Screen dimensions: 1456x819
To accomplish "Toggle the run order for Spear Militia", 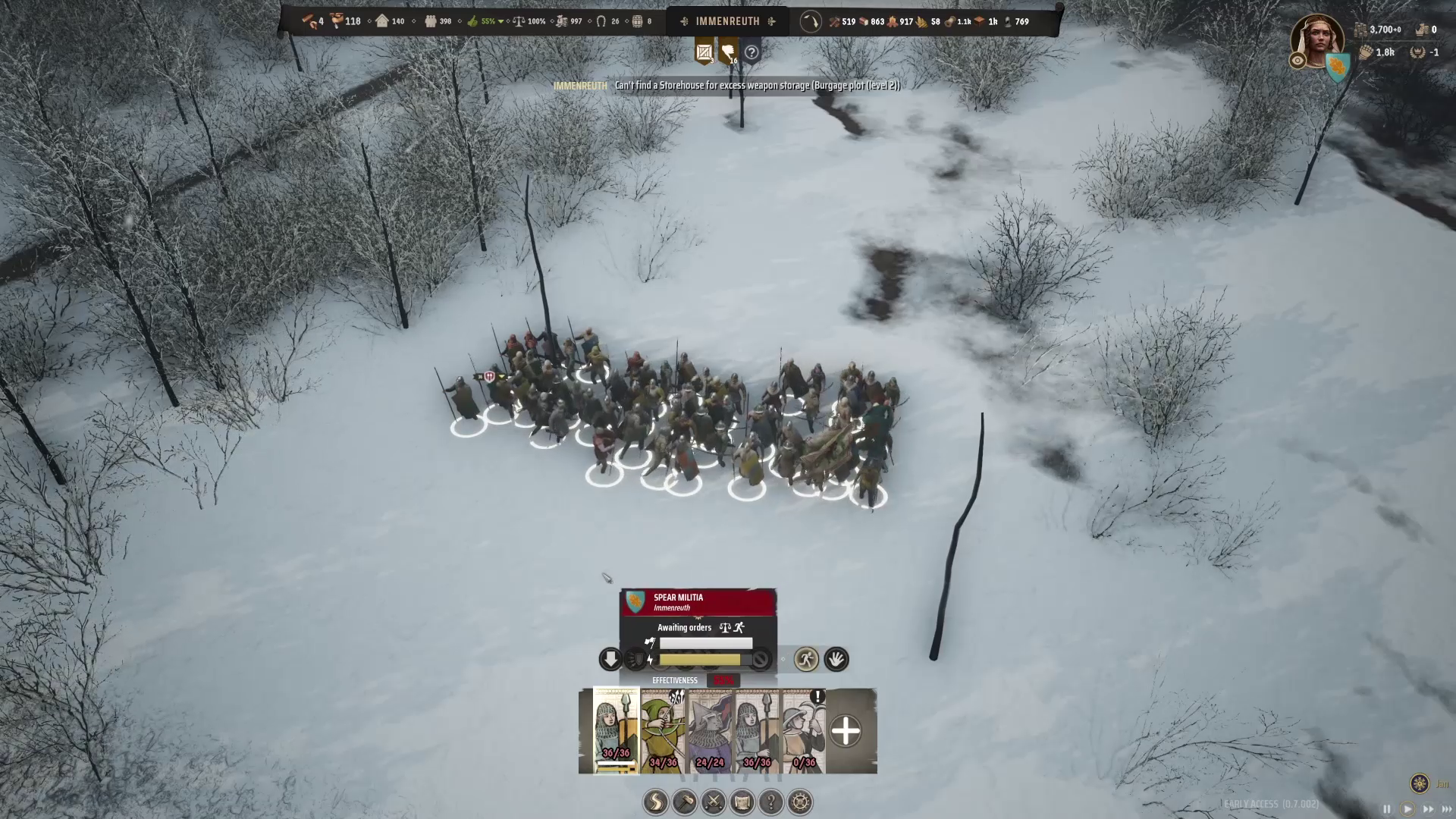I will [806, 659].
